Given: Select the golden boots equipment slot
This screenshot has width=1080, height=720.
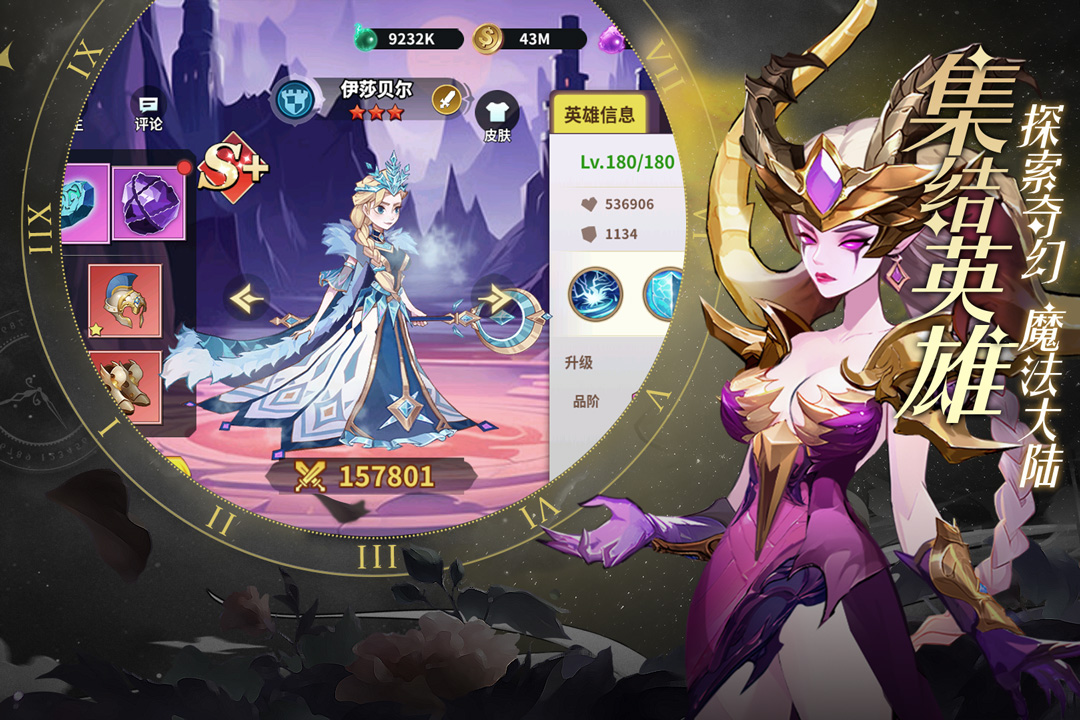Looking at the screenshot, I should [124, 387].
